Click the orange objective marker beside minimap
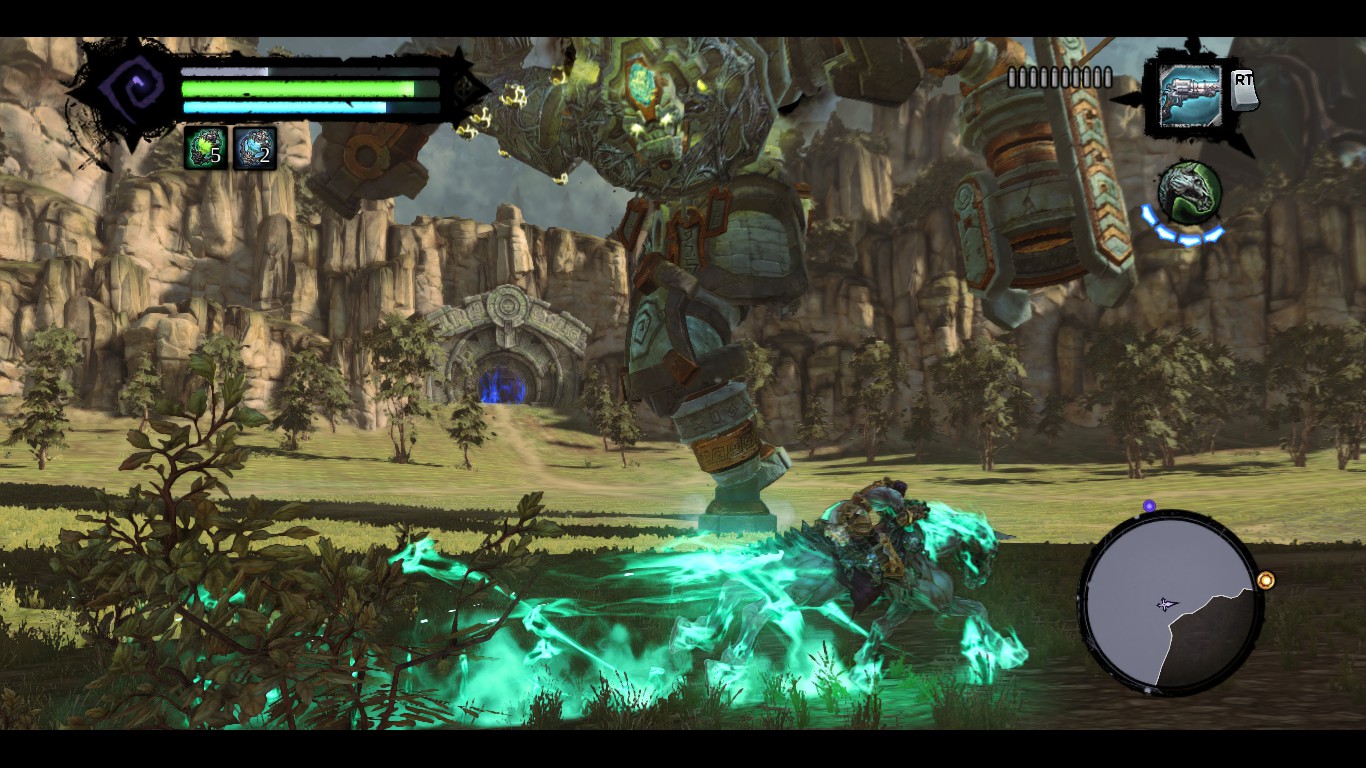The width and height of the screenshot is (1366, 768). click(x=1266, y=580)
